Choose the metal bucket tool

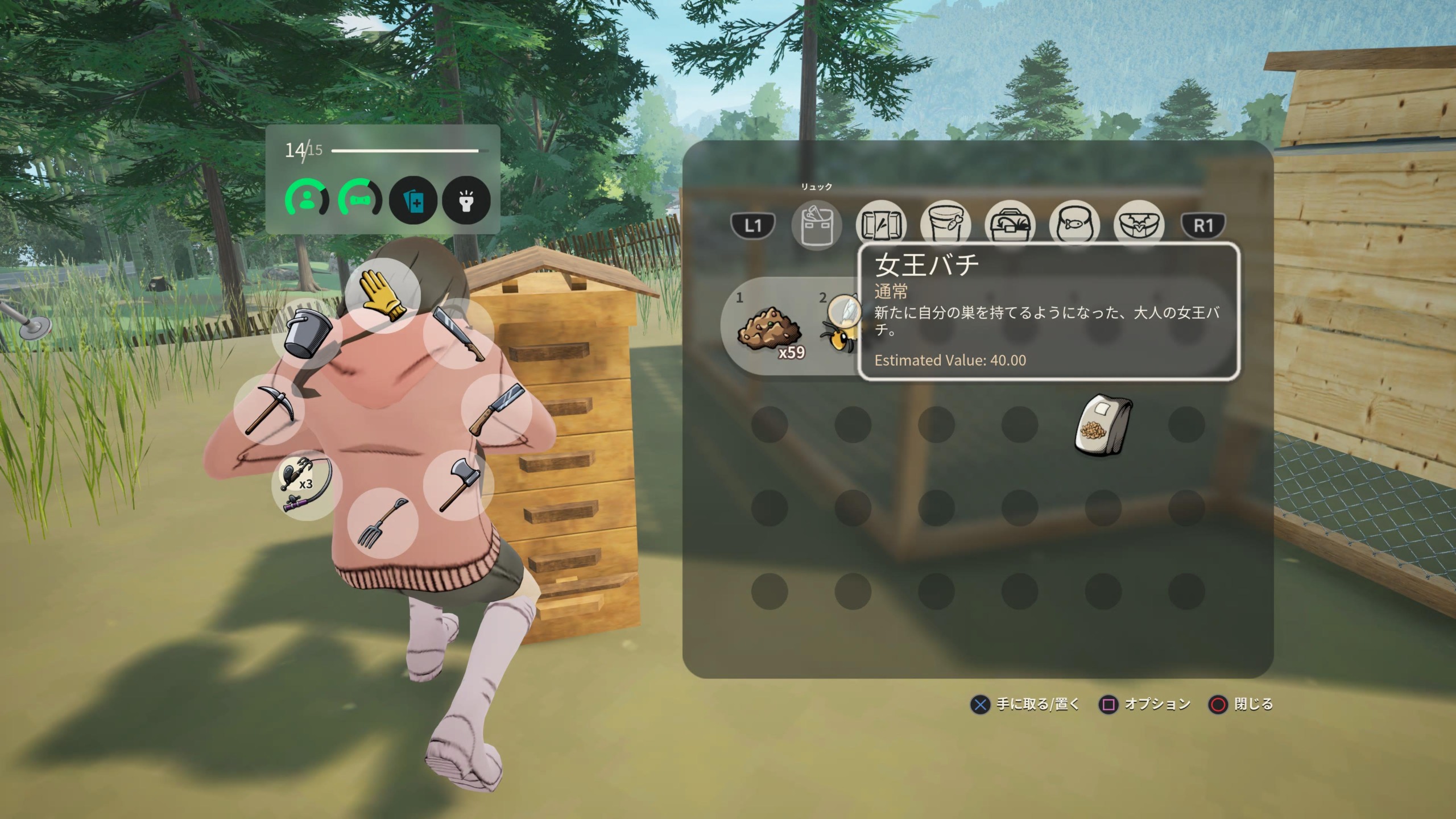click(x=307, y=334)
